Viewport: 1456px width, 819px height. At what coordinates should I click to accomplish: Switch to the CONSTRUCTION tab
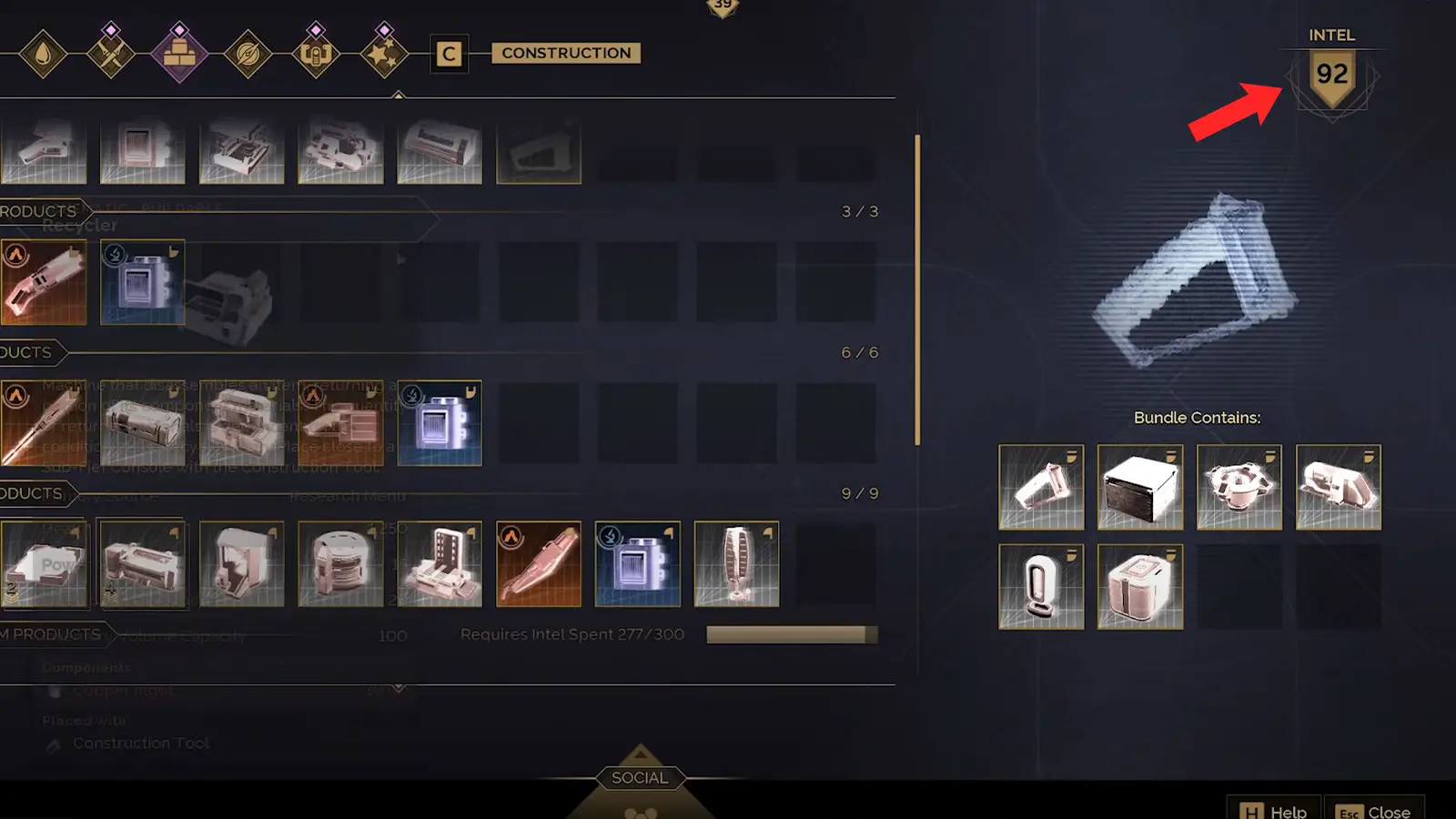565,53
